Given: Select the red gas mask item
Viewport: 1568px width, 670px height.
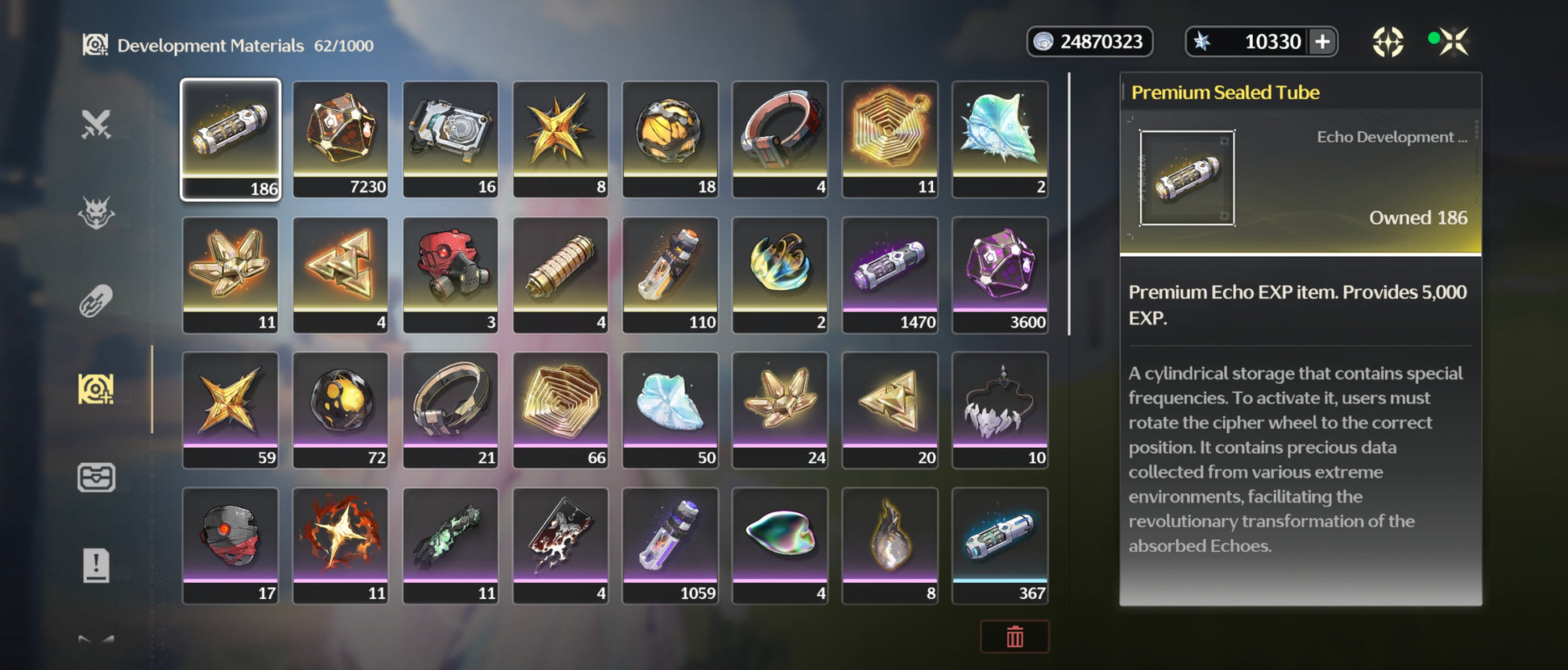Looking at the screenshot, I should click(450, 274).
